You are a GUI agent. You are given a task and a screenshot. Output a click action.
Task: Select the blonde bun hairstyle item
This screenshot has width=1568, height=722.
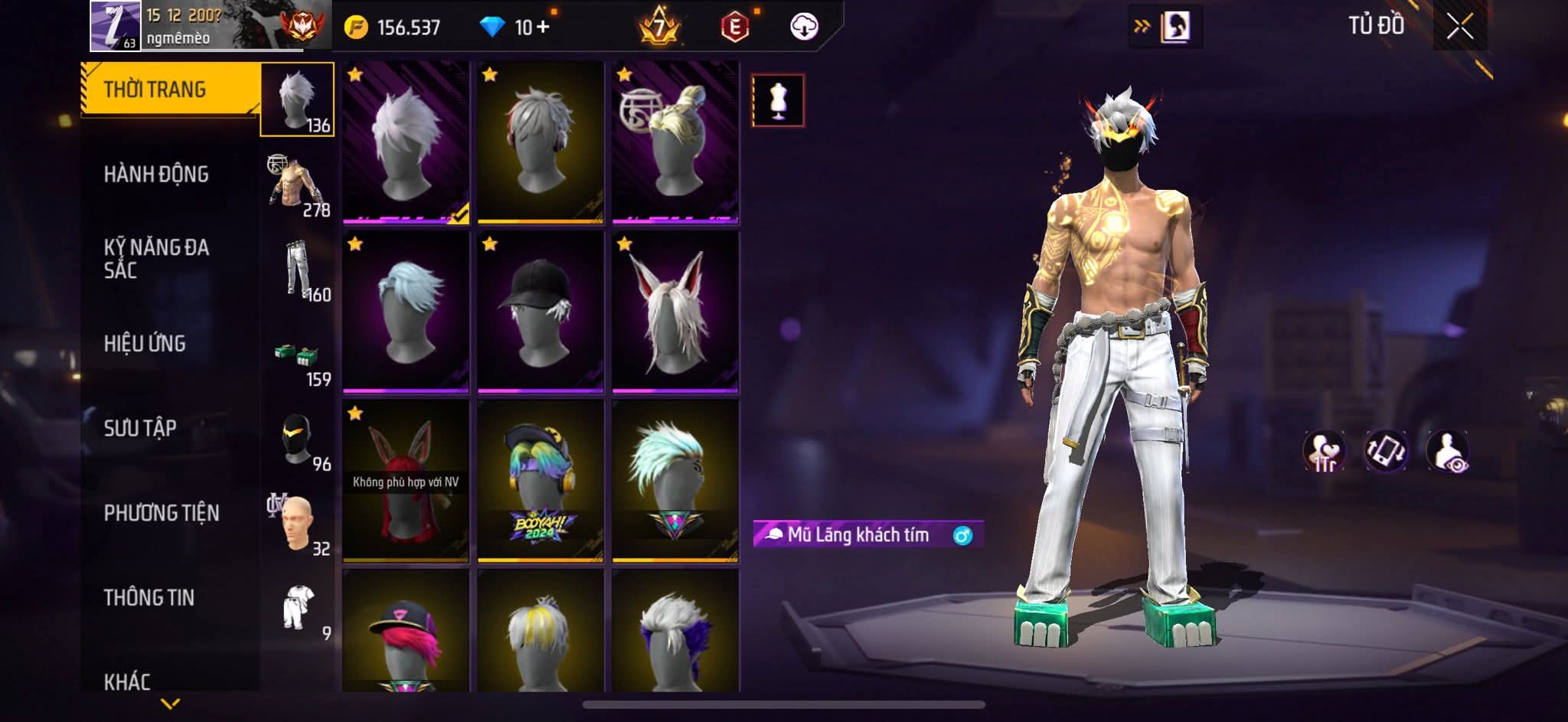pyautogui.click(x=675, y=142)
